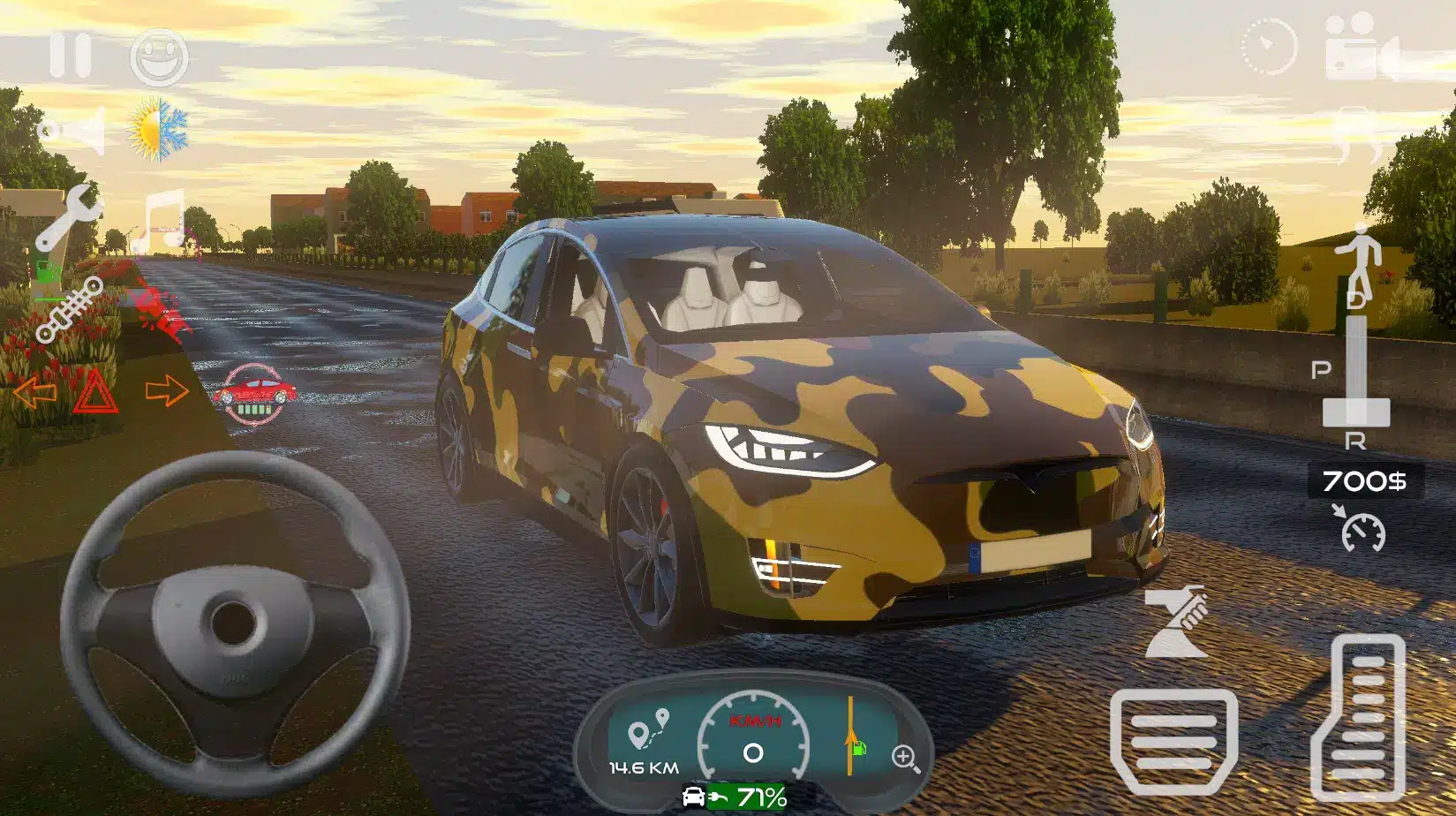Open the music note radio control
Screen dimensions: 1456x816
[x=161, y=221]
